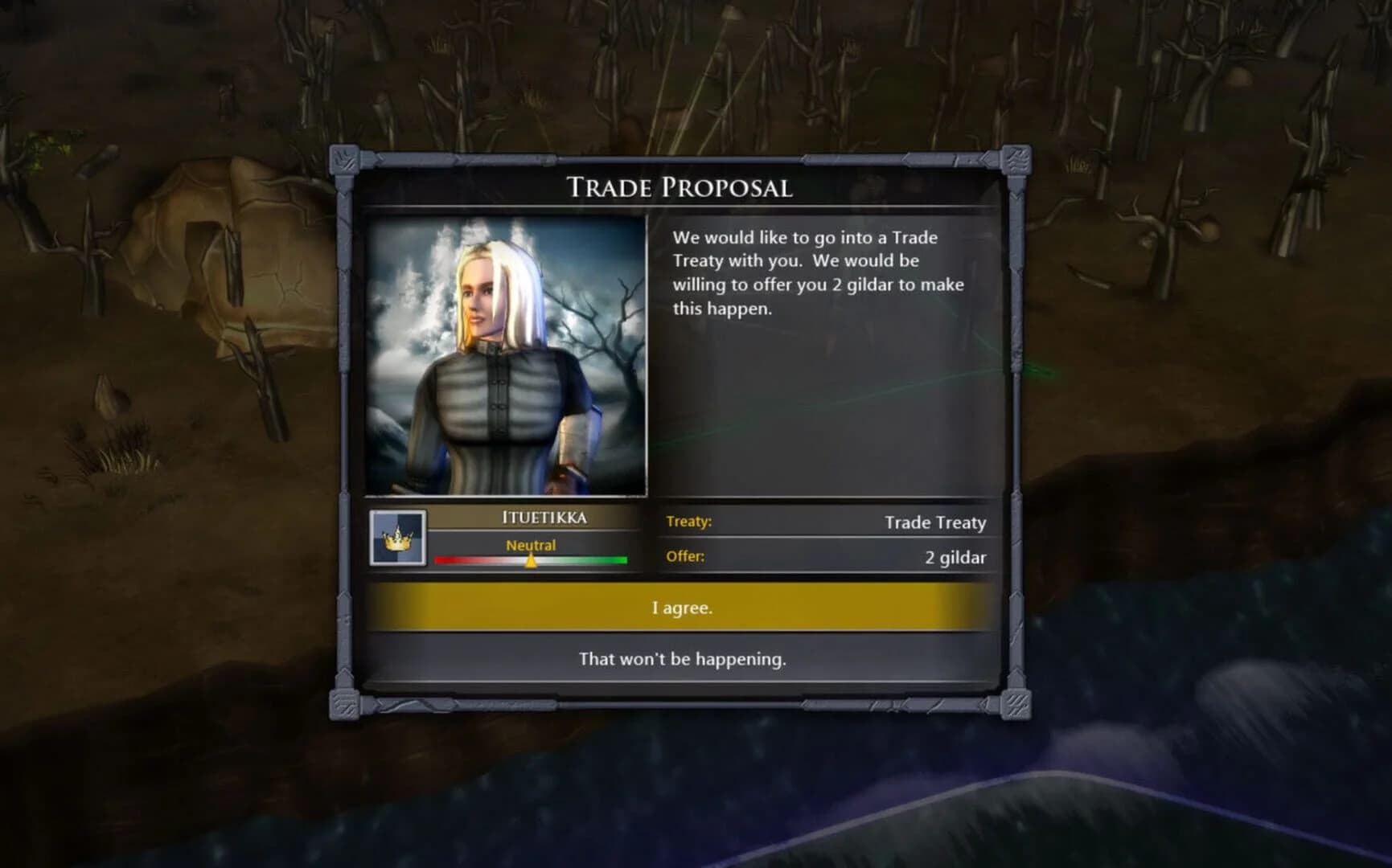
Task: Click the Trade Proposal title
Action: (683, 189)
